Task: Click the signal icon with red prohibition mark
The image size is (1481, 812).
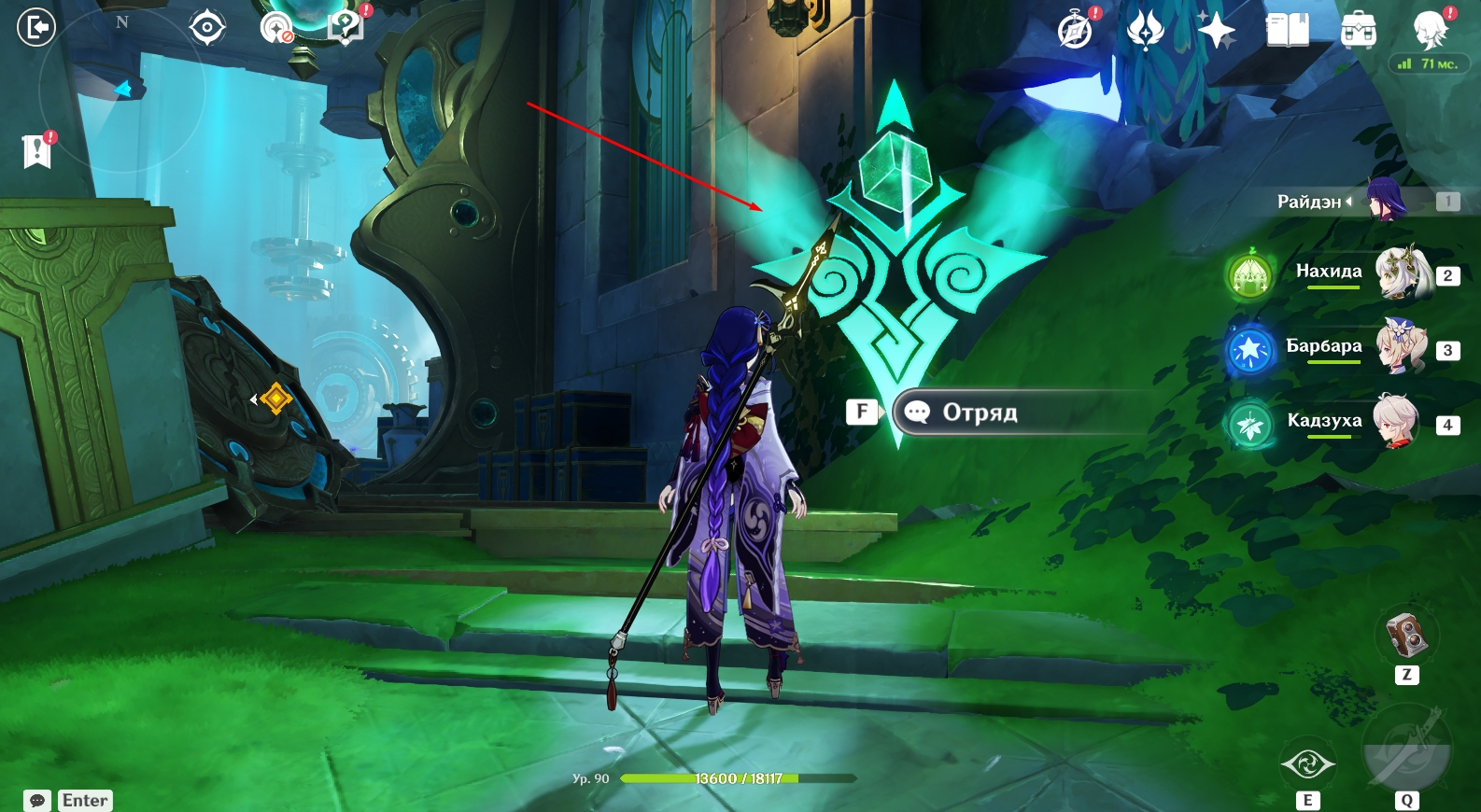Action: [x=276, y=28]
